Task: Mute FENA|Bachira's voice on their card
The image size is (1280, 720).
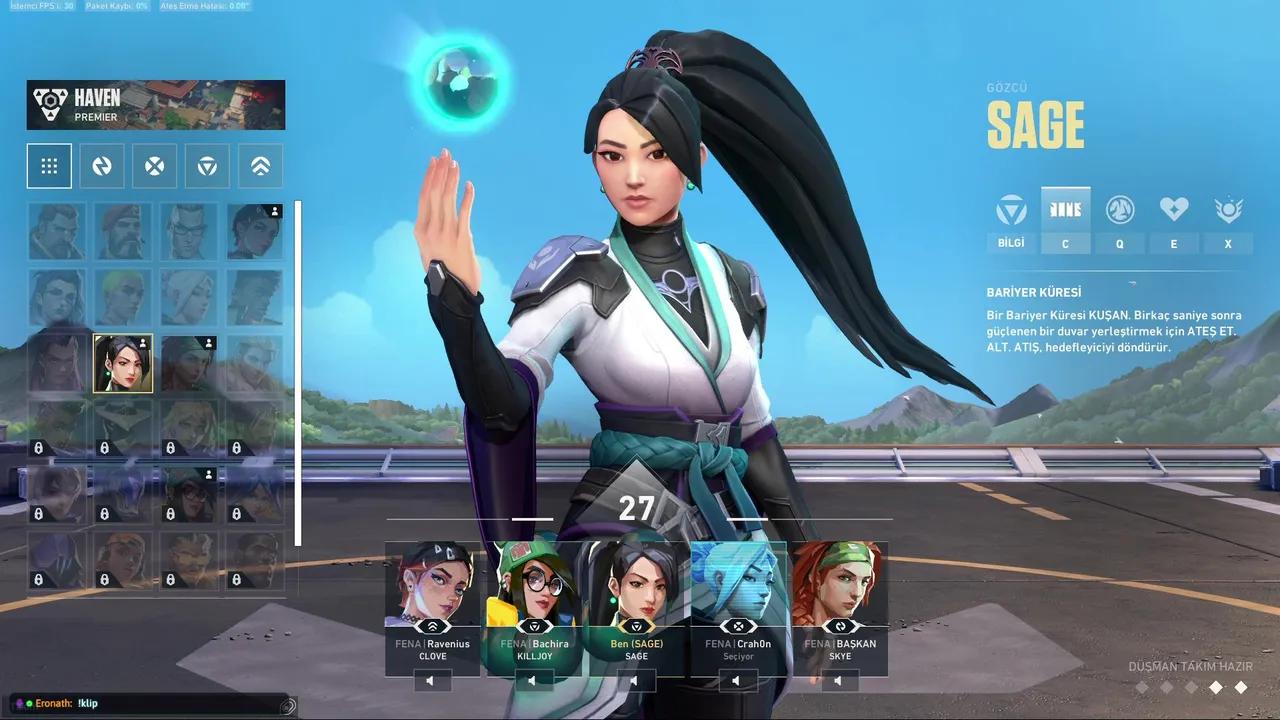Action: pyautogui.click(x=532, y=680)
